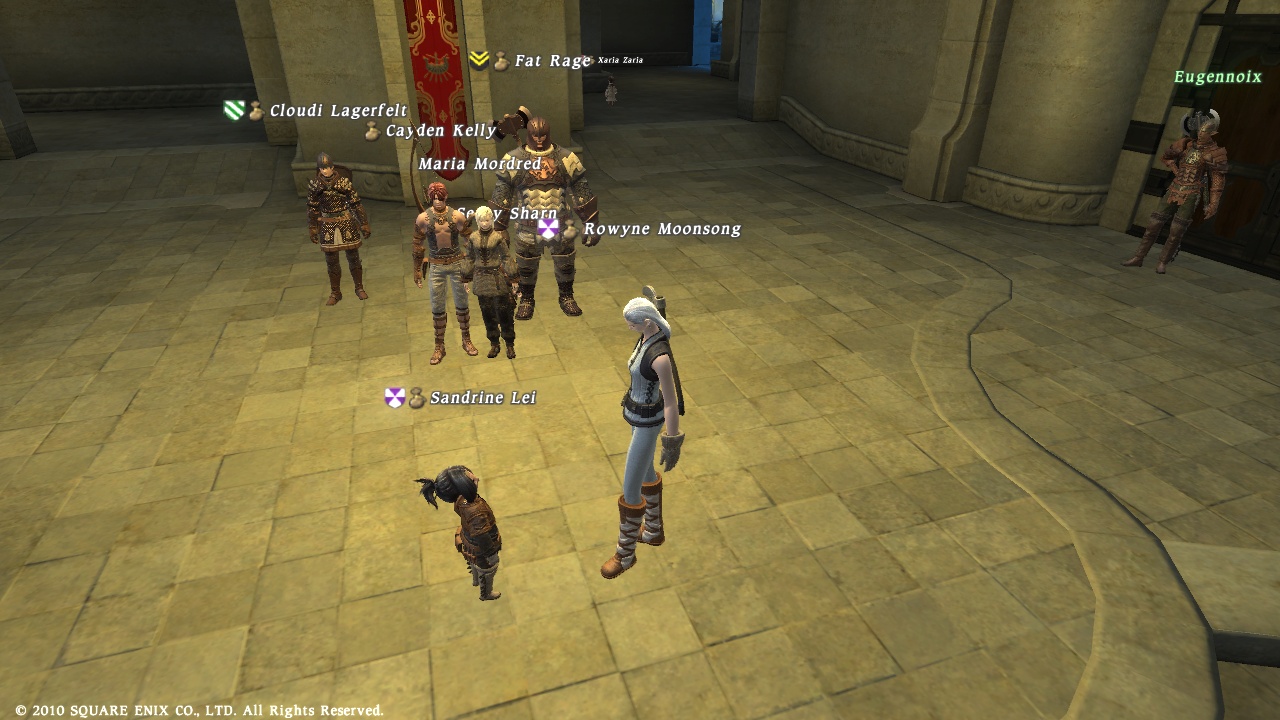Target Fat Rage via name label
1280x720 pixels.
pos(552,61)
